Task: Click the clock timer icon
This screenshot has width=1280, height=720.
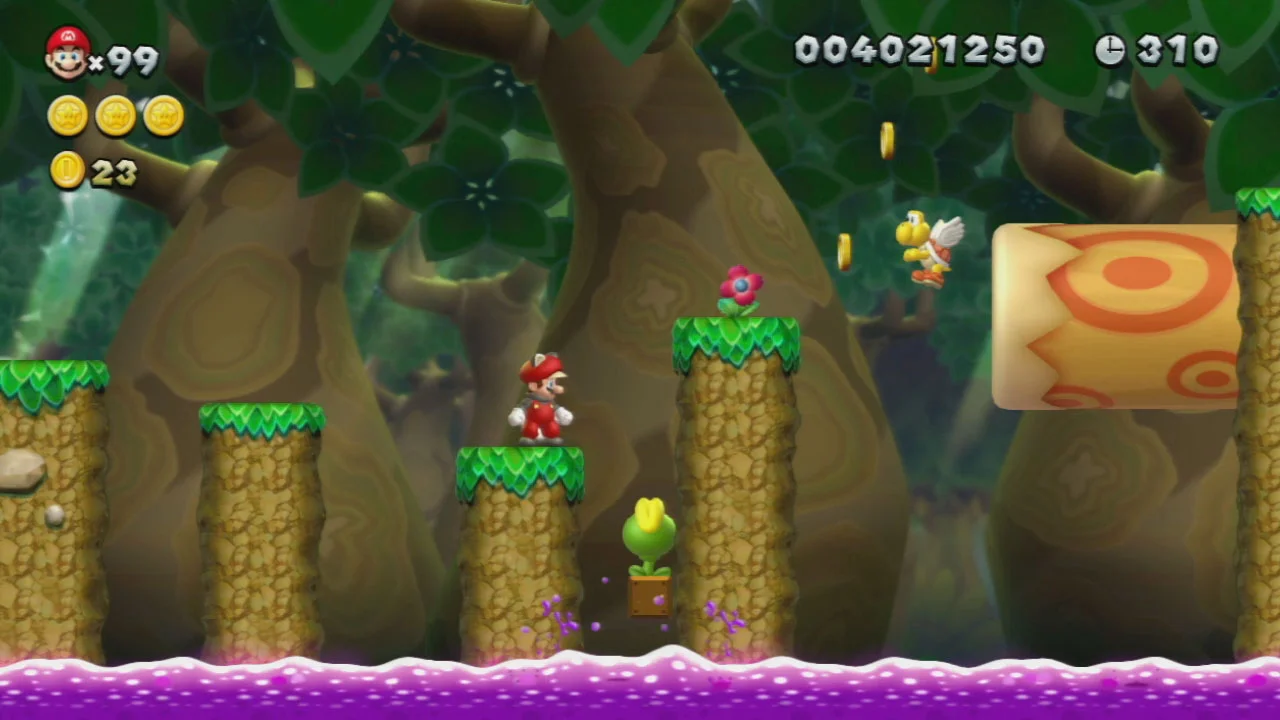Action: pyautogui.click(x=1113, y=49)
